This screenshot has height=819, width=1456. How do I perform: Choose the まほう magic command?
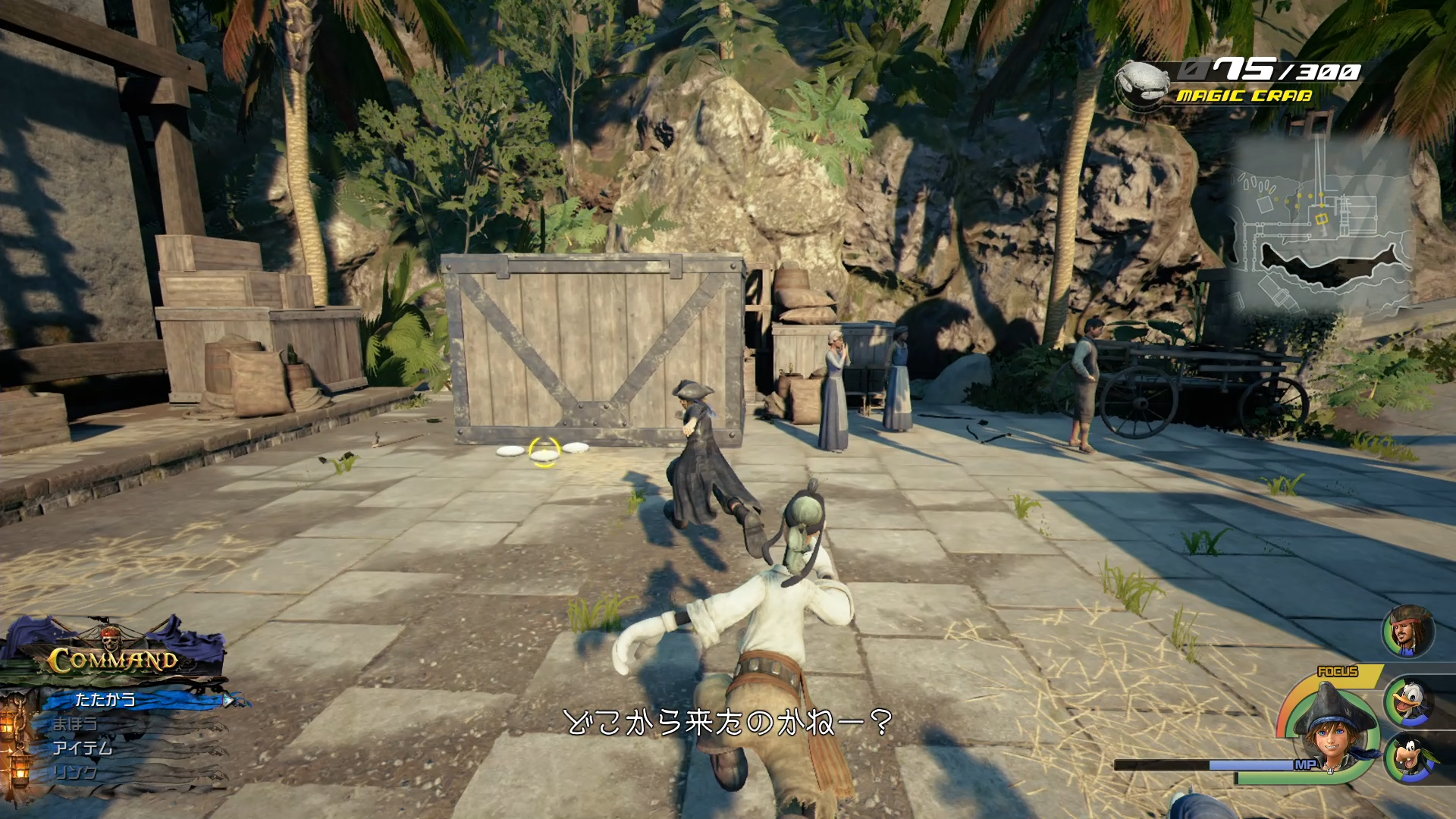[76, 723]
